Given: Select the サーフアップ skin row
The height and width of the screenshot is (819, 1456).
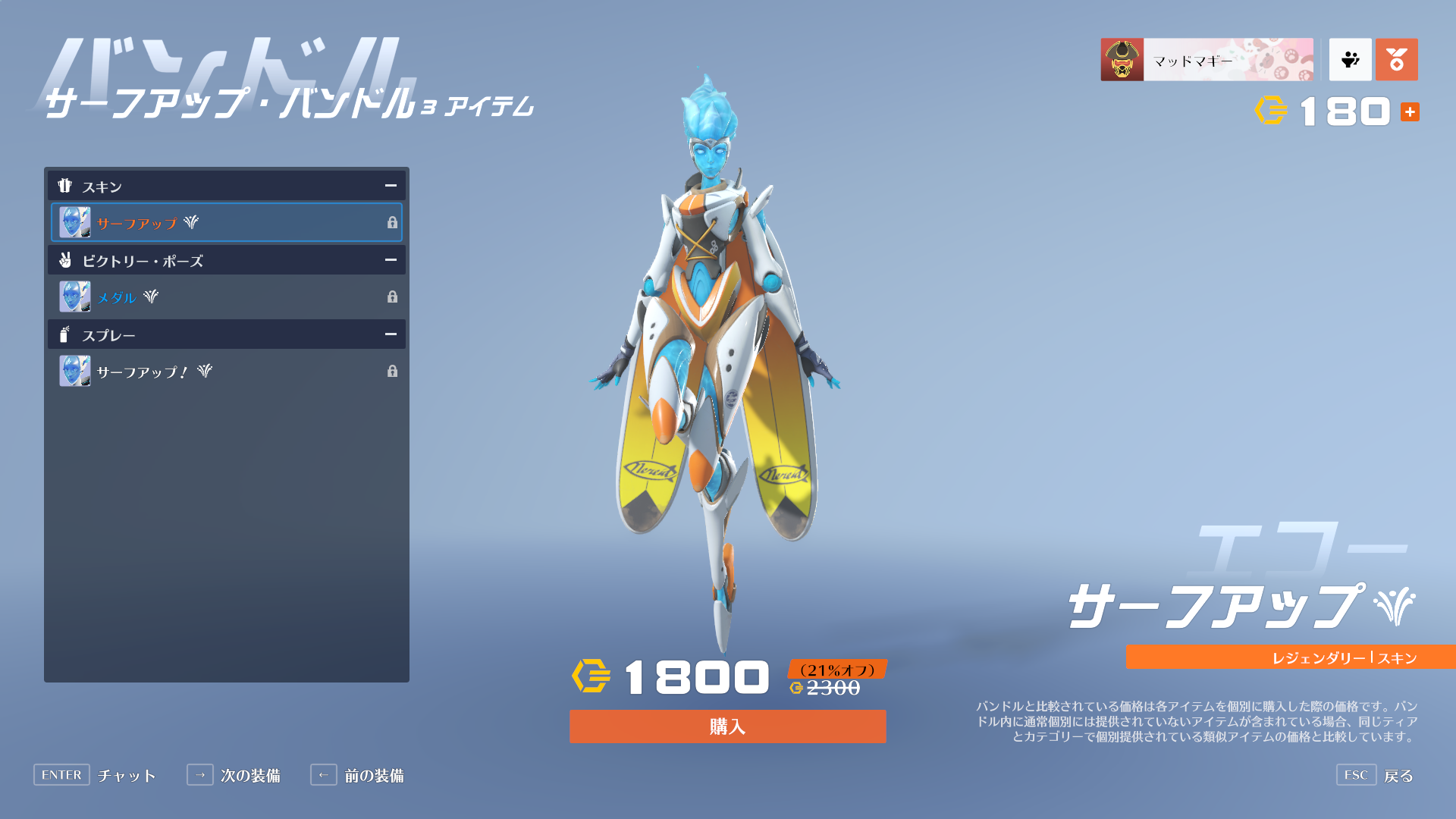Looking at the screenshot, I should (x=227, y=222).
